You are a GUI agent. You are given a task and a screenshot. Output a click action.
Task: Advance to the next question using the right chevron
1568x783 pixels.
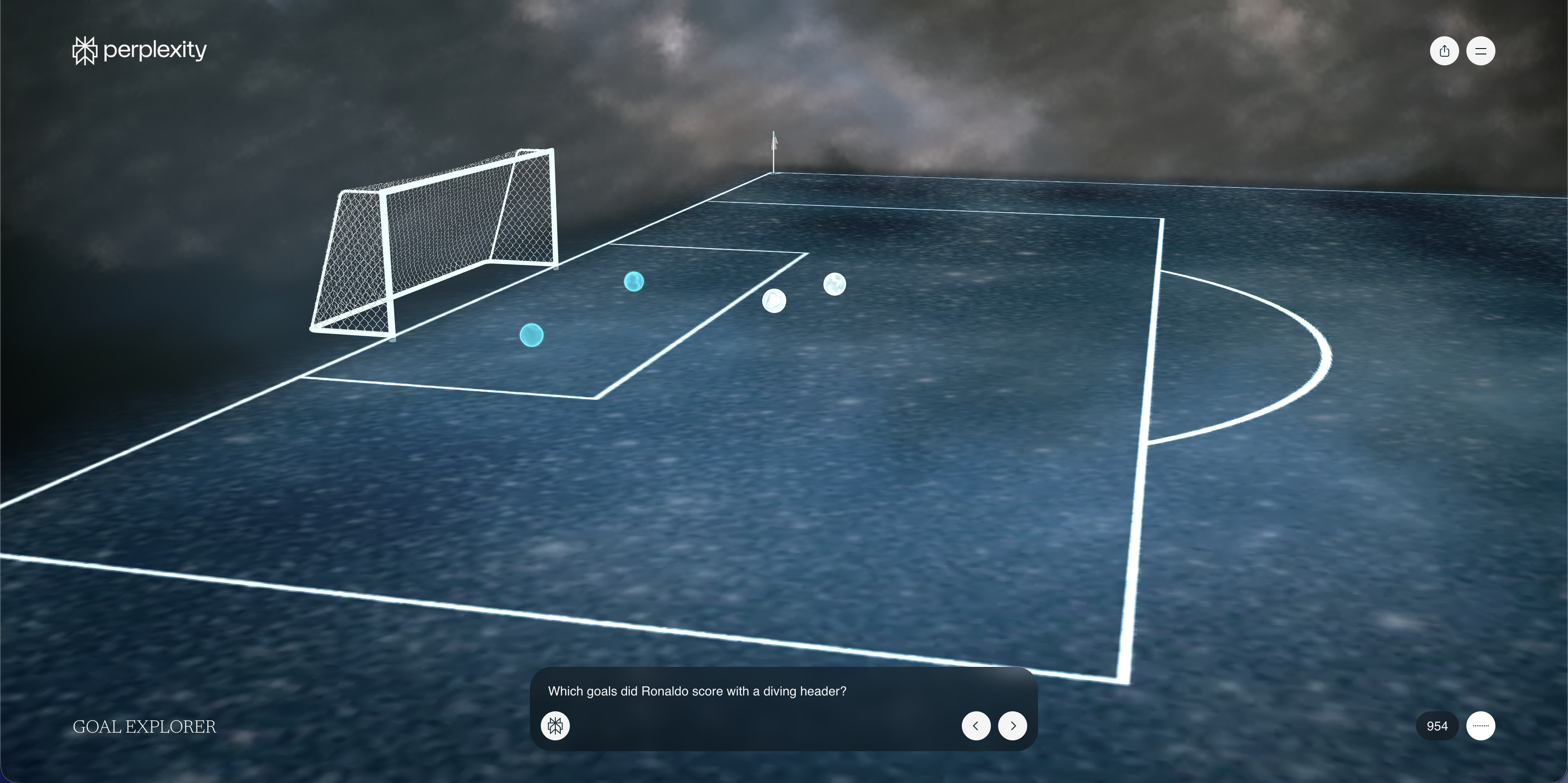click(x=1012, y=725)
